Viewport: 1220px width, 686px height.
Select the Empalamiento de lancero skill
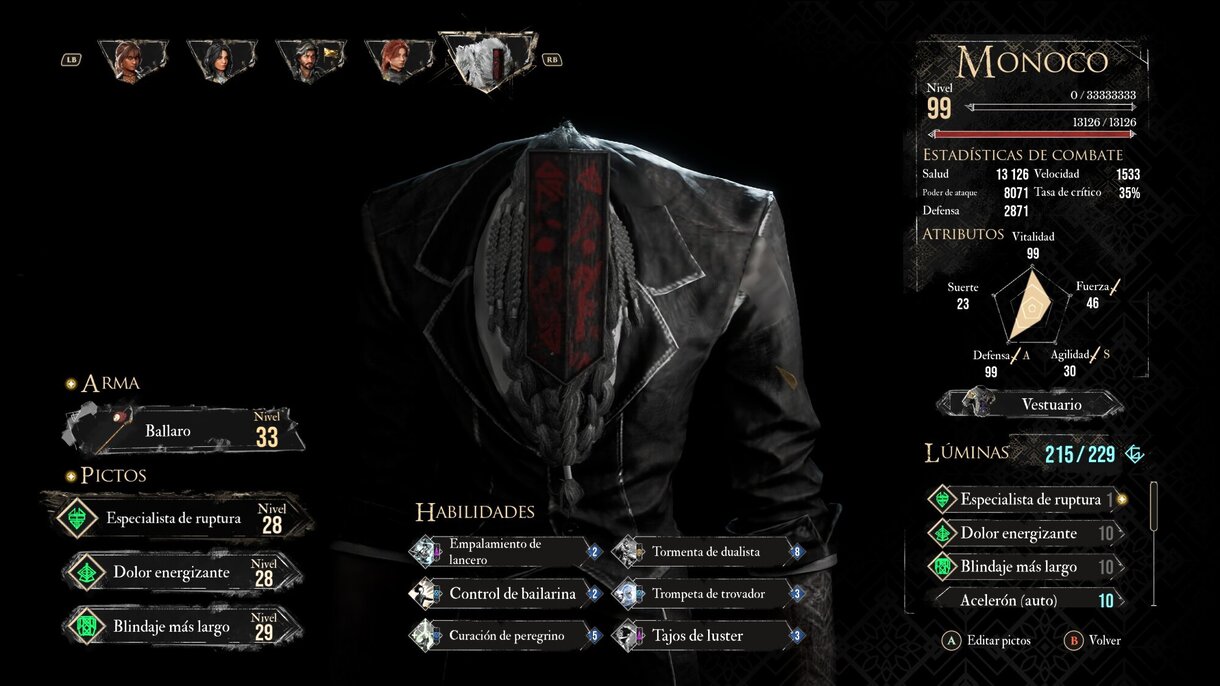505,551
